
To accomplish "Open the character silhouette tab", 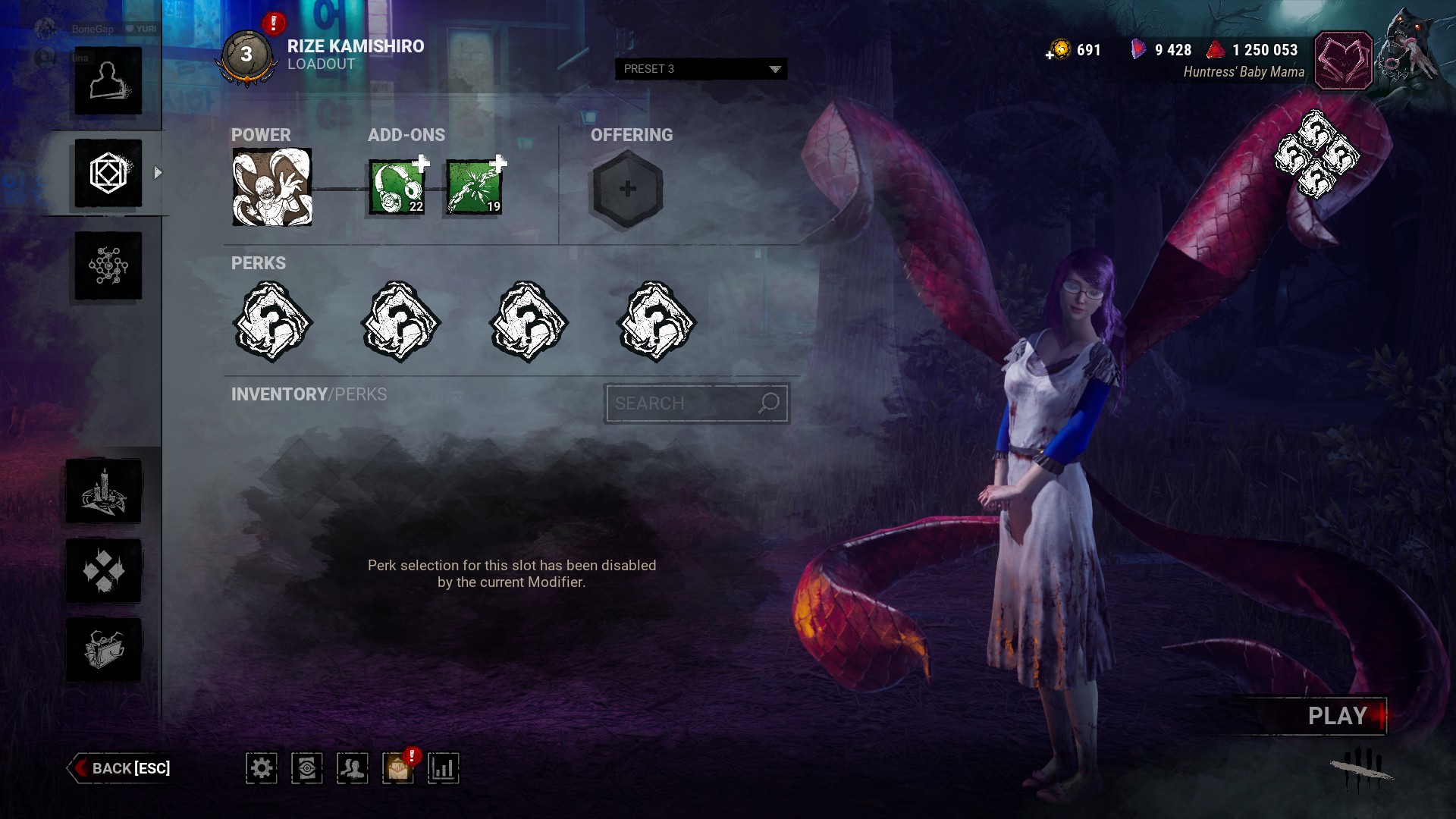I will (108, 81).
